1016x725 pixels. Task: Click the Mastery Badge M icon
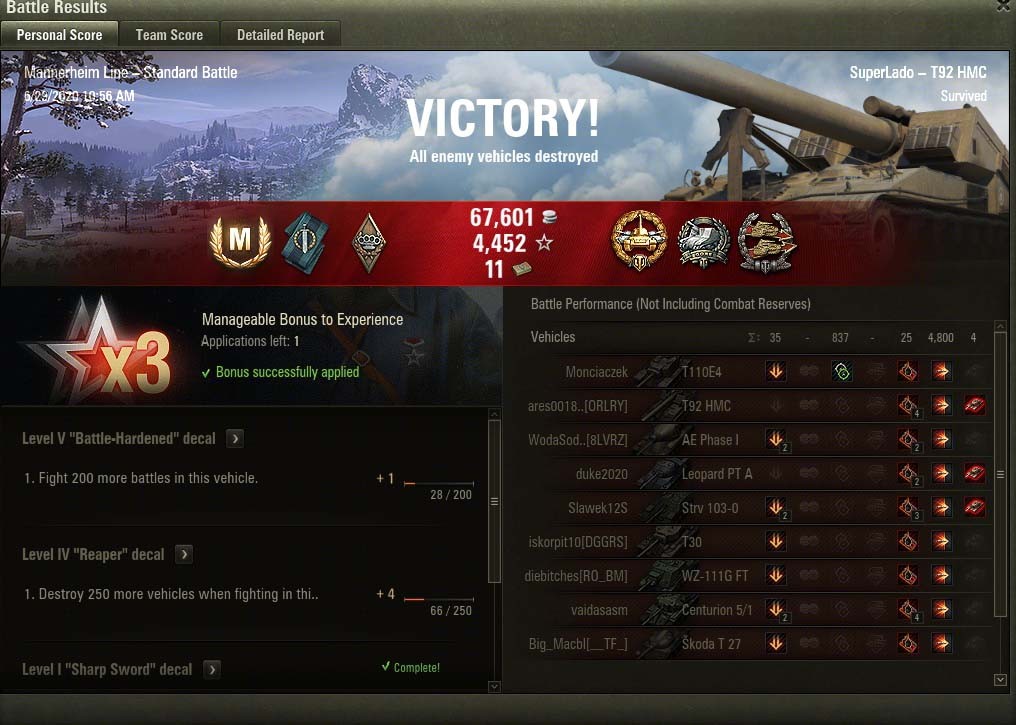point(240,241)
